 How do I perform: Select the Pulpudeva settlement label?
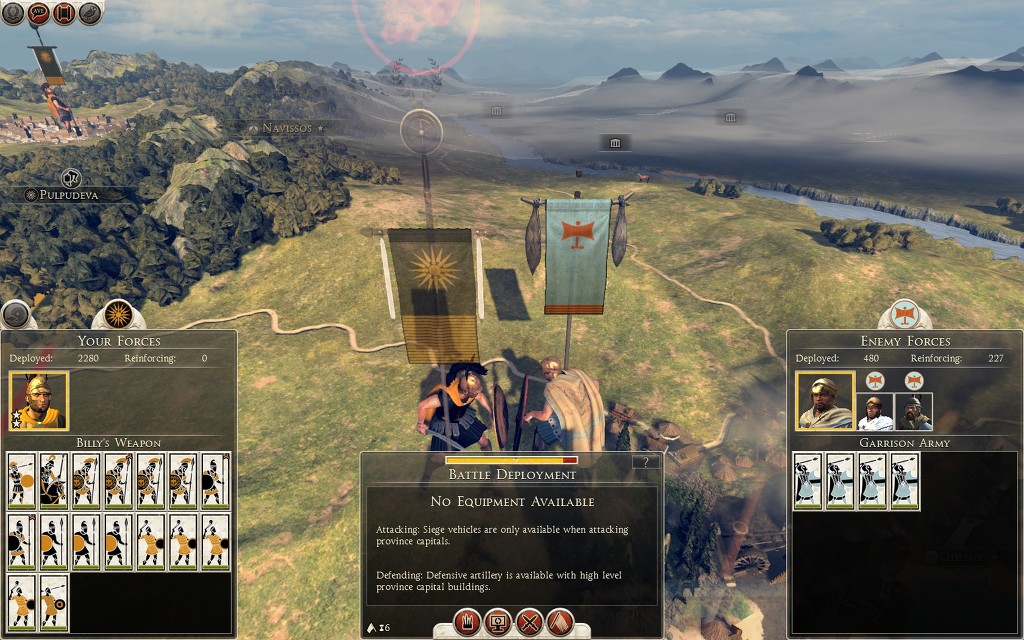[68, 195]
